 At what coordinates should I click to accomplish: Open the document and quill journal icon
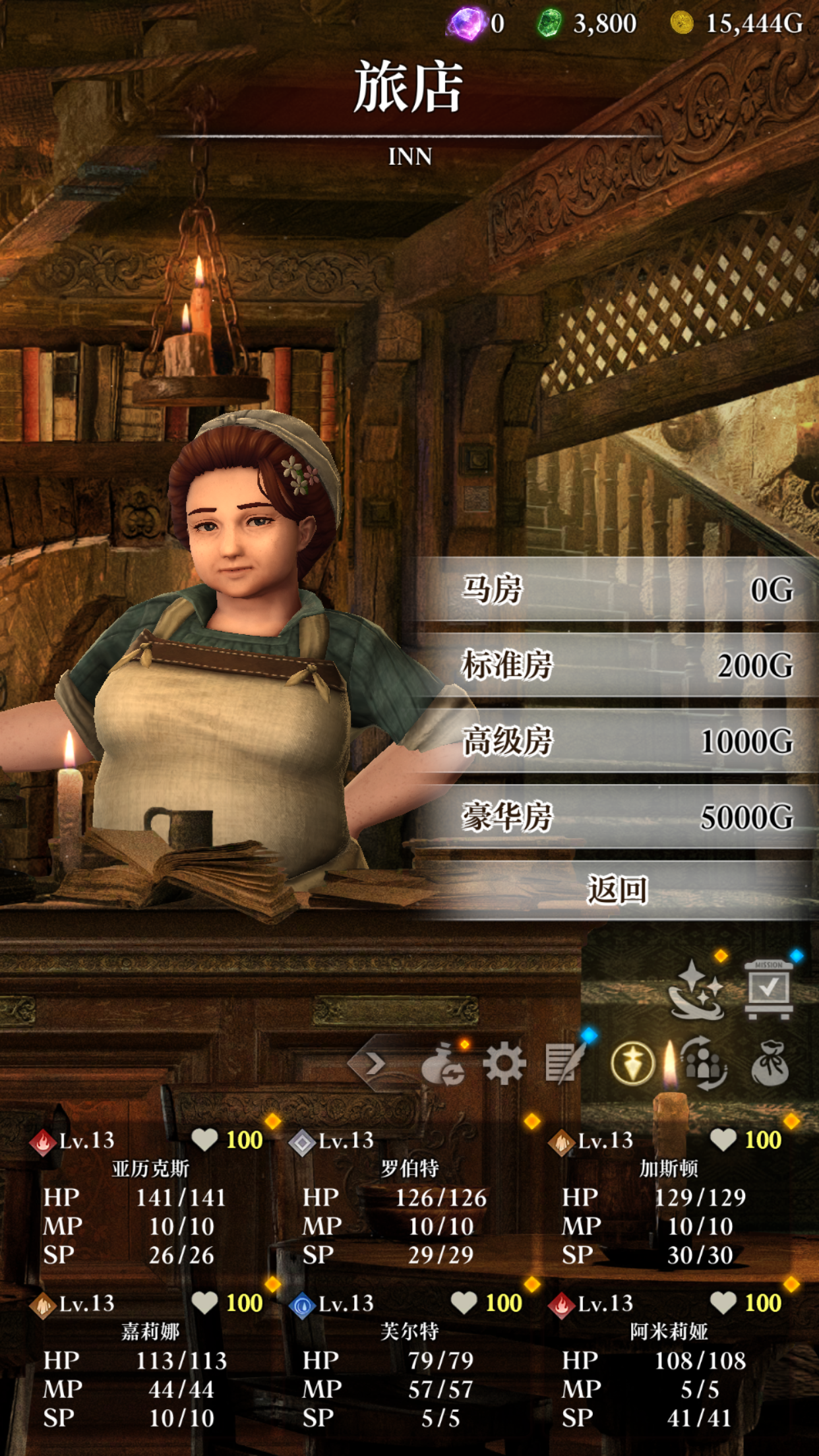pos(564,1063)
